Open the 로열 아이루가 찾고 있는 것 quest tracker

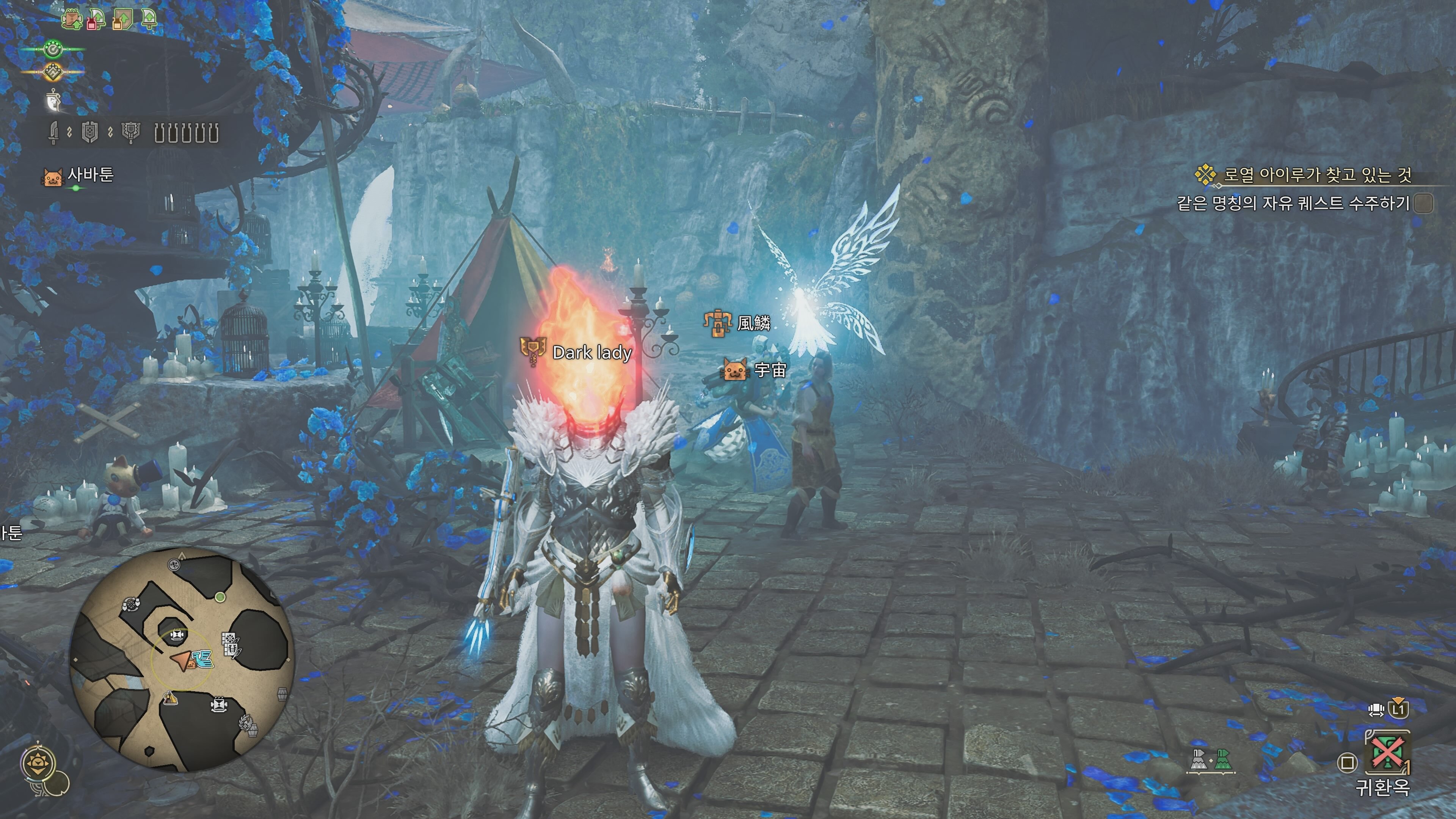[1317, 175]
